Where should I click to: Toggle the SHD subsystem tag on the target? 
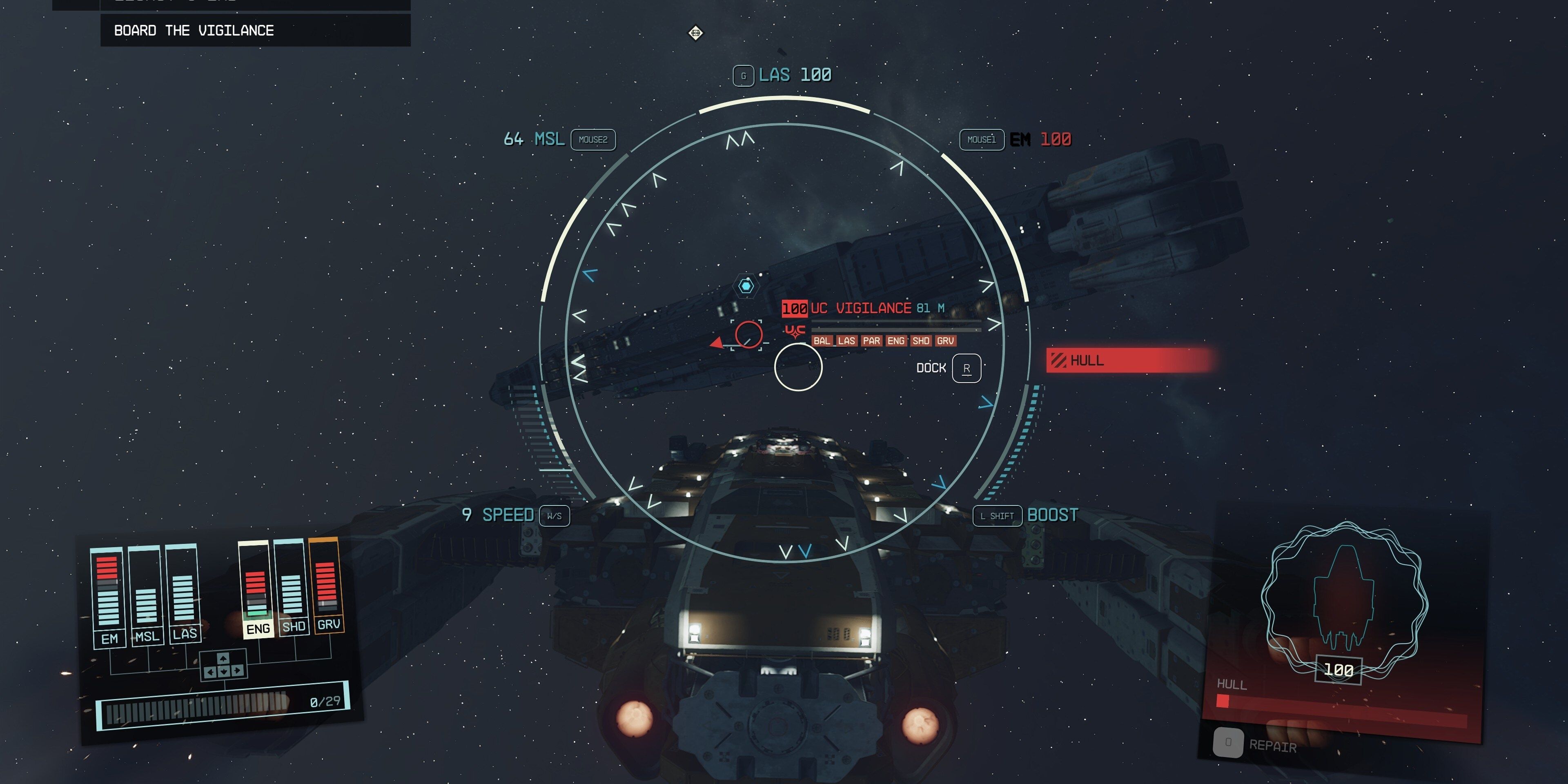pyautogui.click(x=921, y=341)
